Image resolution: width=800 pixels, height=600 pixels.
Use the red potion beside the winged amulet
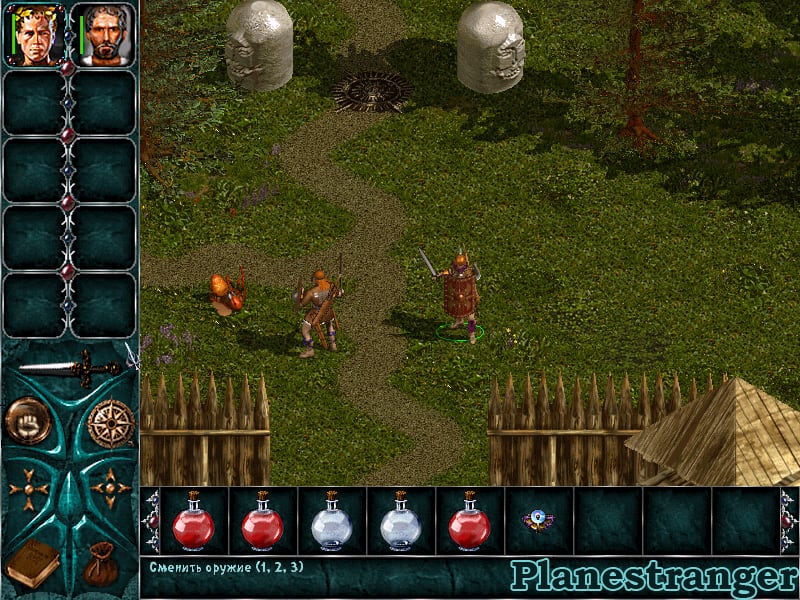pyautogui.click(x=469, y=521)
